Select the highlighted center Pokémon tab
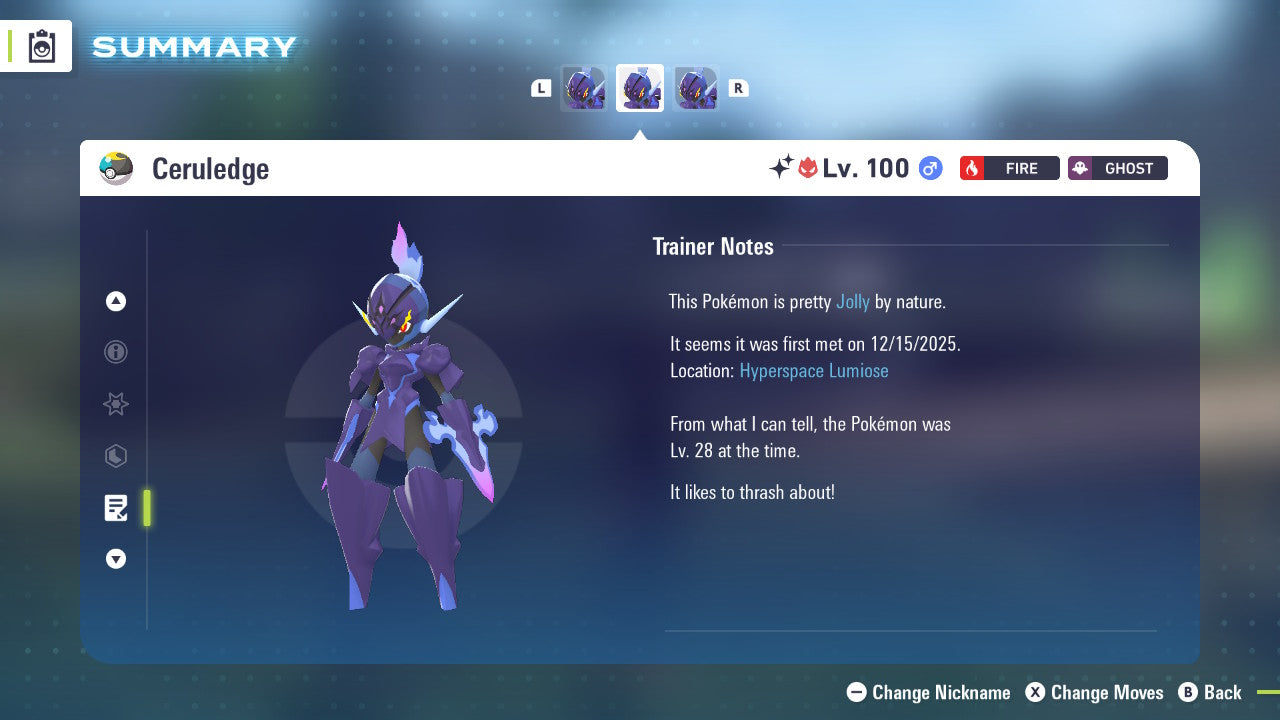 [639, 87]
